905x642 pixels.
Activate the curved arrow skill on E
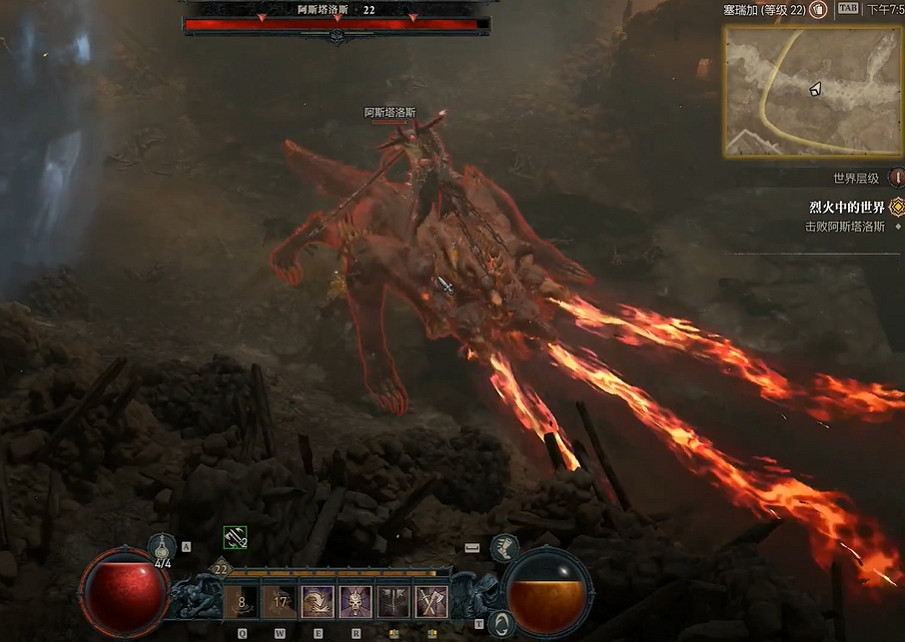point(318,602)
